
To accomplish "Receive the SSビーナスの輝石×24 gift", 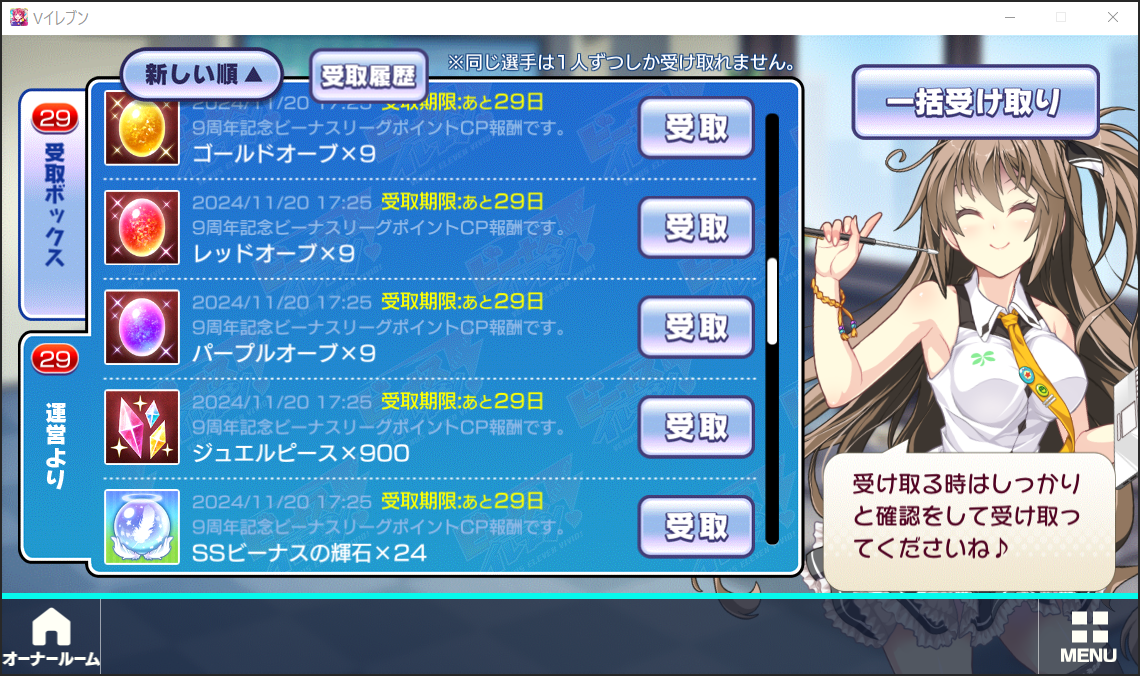I will click(x=696, y=525).
